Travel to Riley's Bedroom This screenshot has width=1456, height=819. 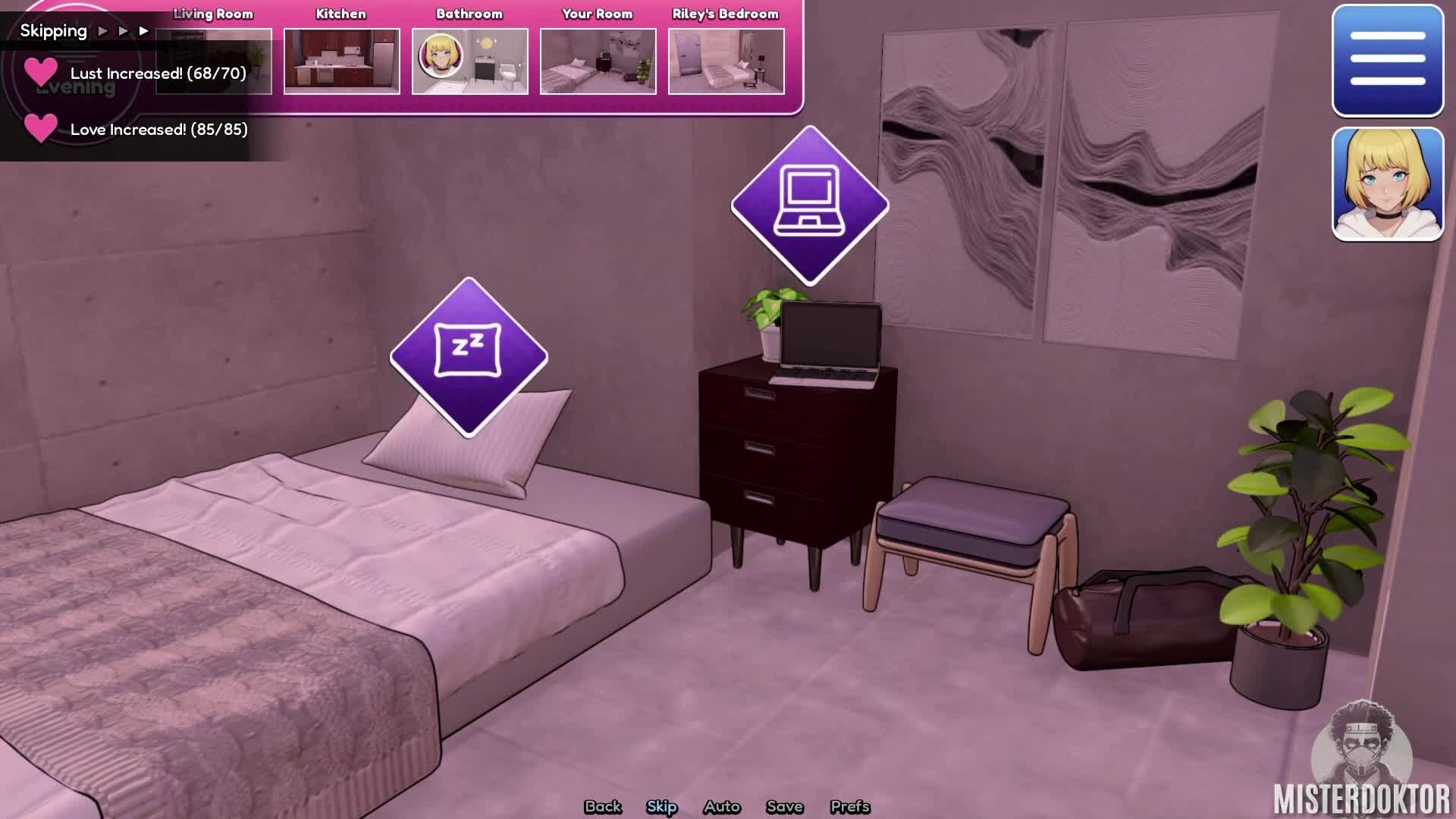[x=726, y=61]
